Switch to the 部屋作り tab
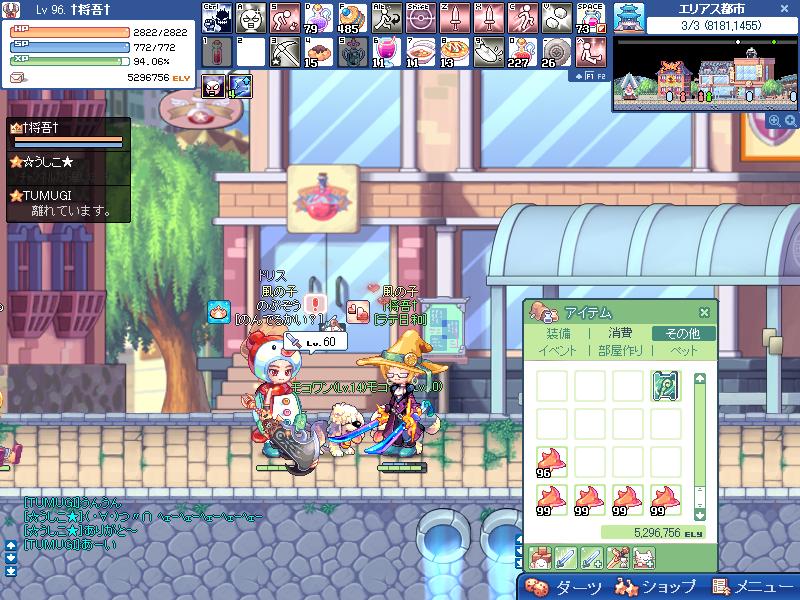The width and height of the screenshot is (800, 600). click(x=621, y=350)
